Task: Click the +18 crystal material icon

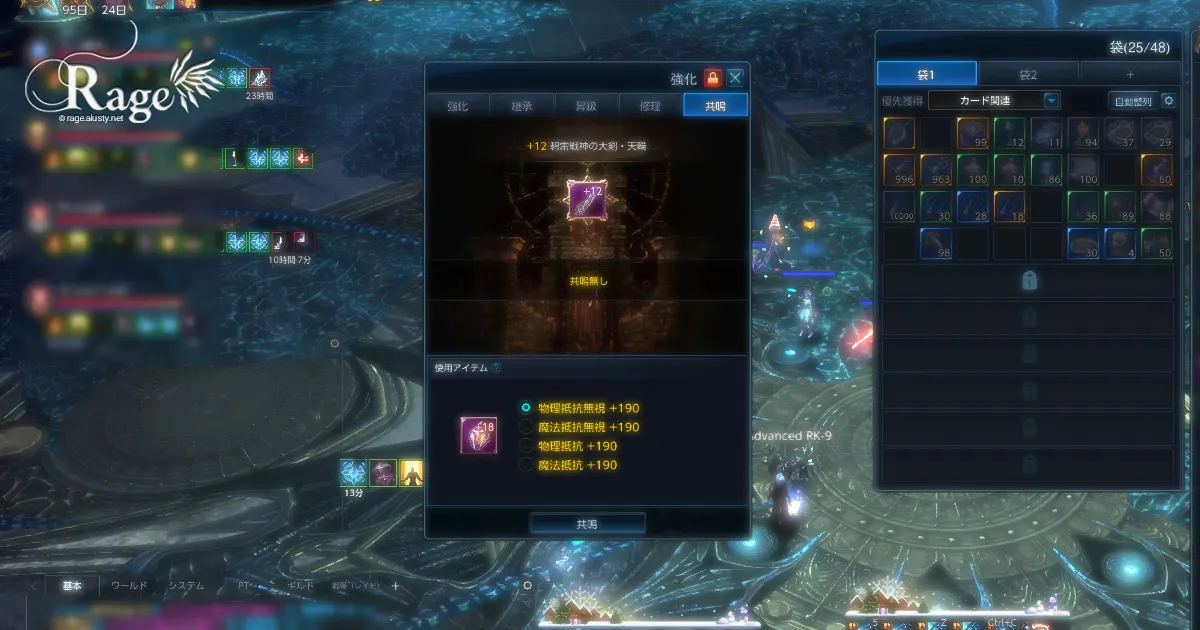Action: pos(479,436)
